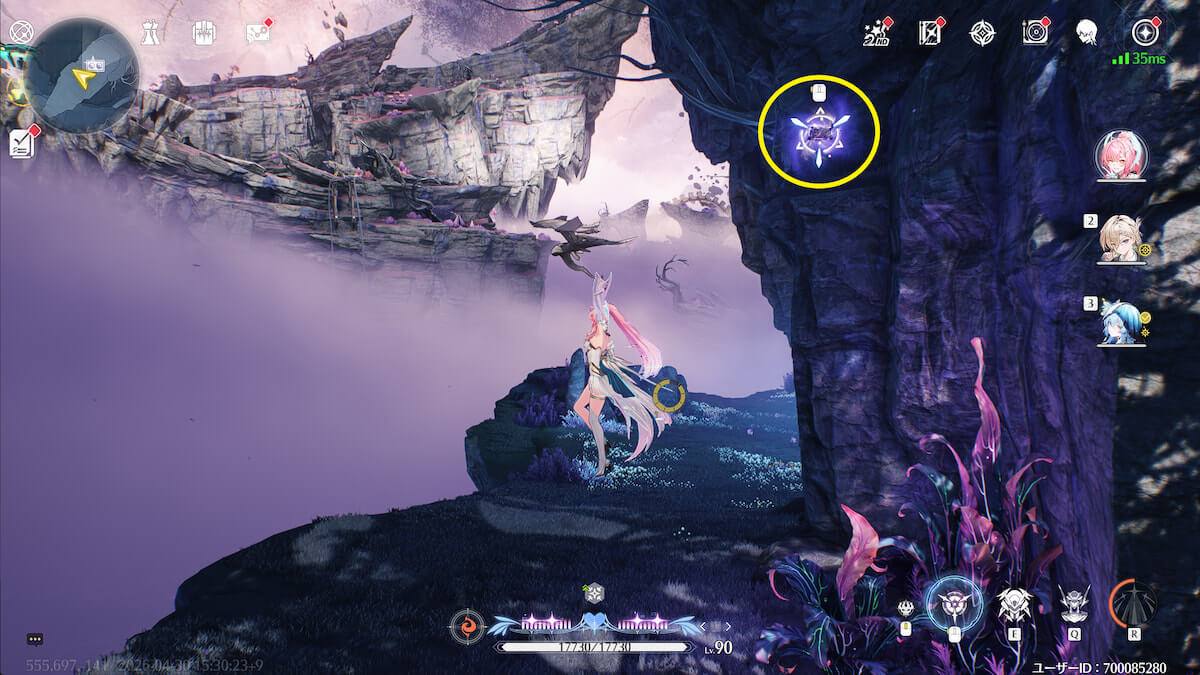Open the quest checklist icon
This screenshot has width=1200, height=675.
pyautogui.click(x=21, y=143)
